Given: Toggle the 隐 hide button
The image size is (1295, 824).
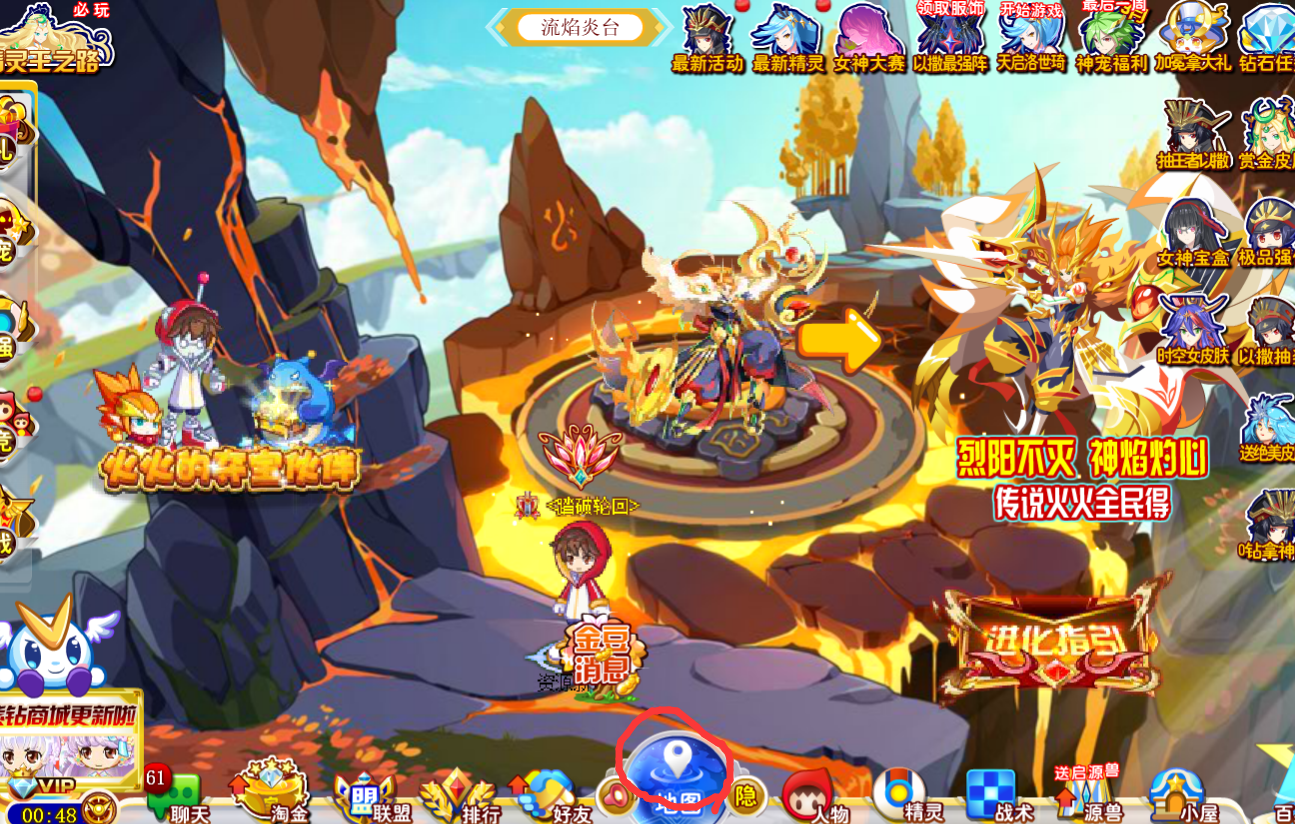Looking at the screenshot, I should click(x=746, y=796).
